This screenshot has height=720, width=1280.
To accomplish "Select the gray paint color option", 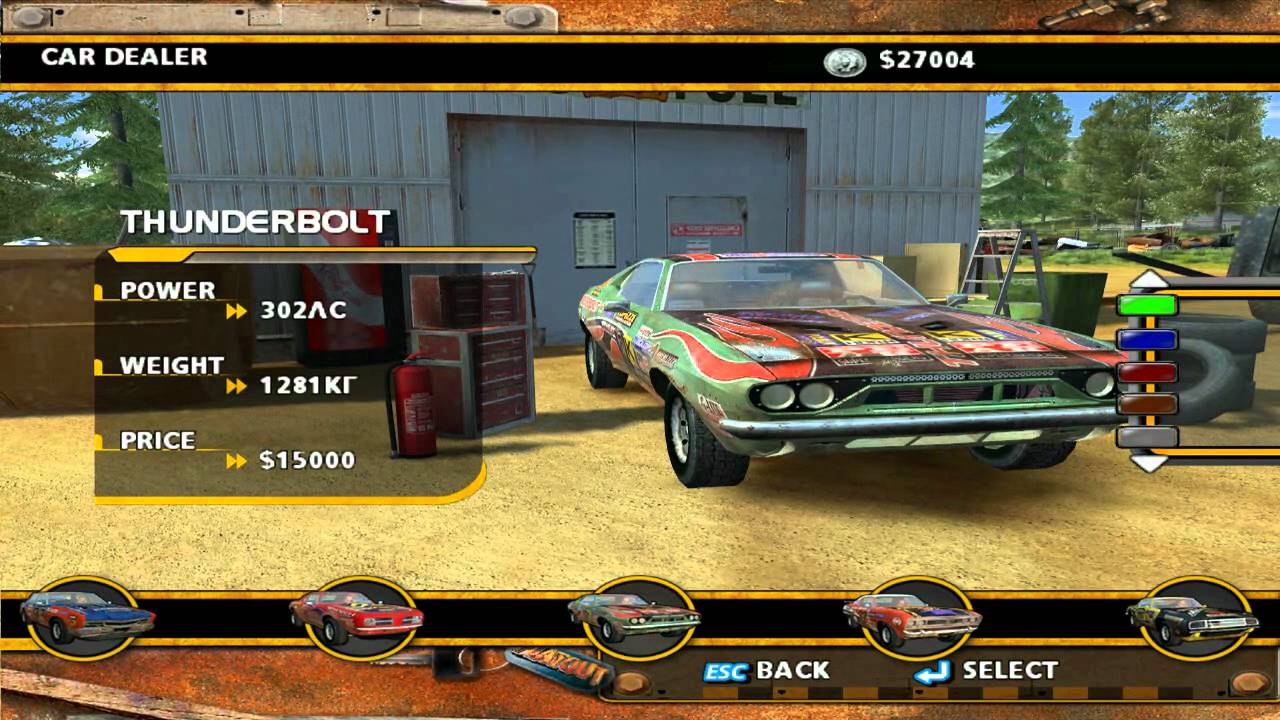I will [1147, 438].
